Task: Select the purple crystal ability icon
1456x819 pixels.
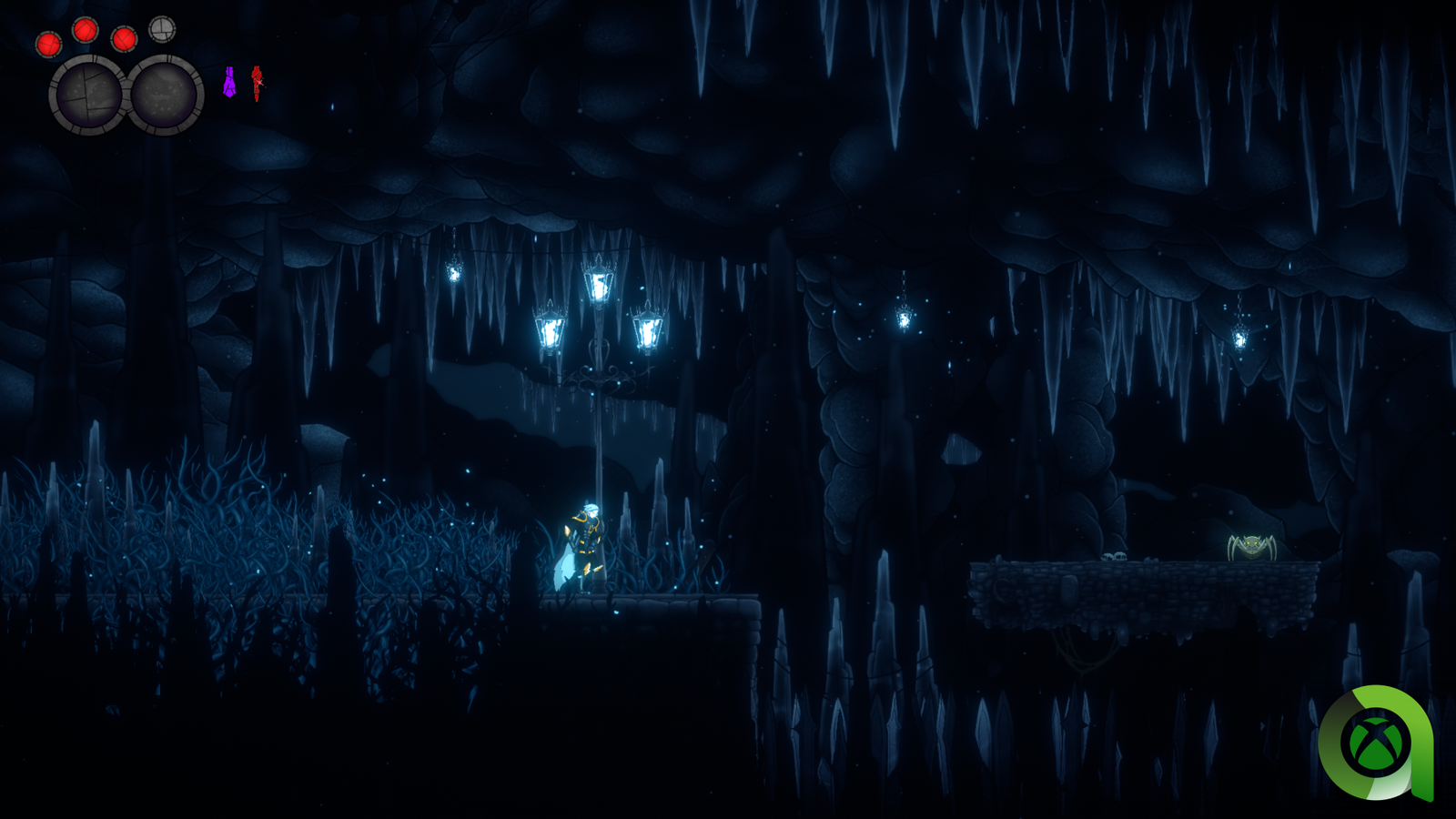Action: pos(229,83)
